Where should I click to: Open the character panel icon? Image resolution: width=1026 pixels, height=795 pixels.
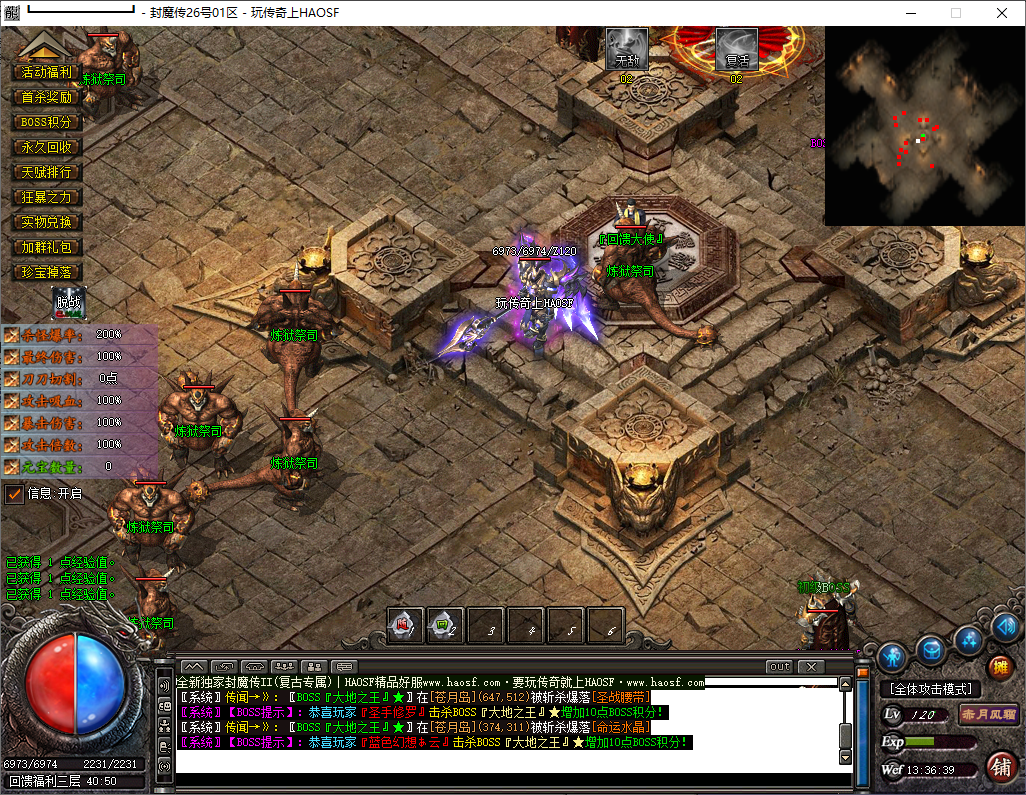[x=893, y=656]
